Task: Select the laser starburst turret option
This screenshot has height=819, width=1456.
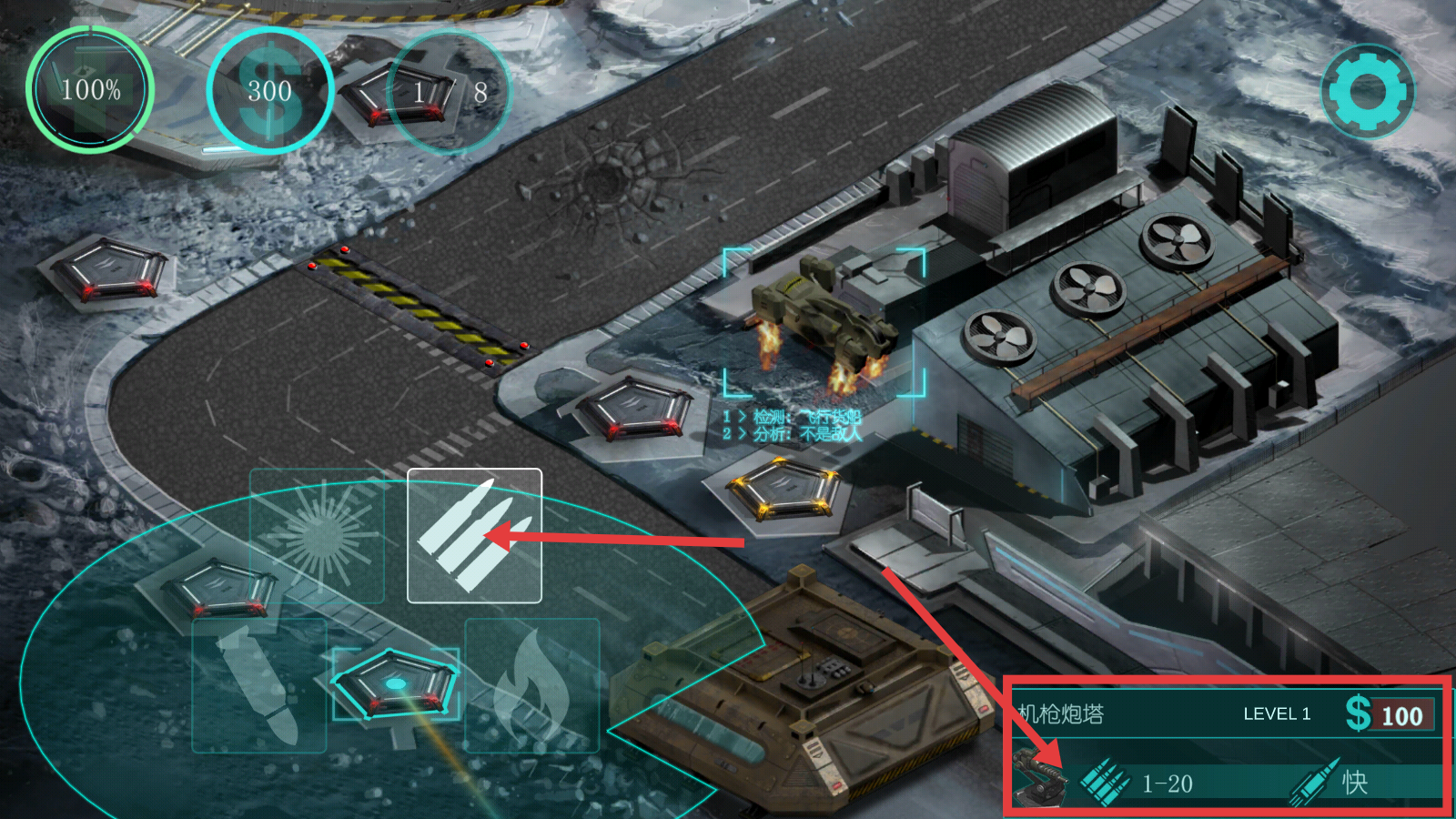Action: click(x=317, y=535)
